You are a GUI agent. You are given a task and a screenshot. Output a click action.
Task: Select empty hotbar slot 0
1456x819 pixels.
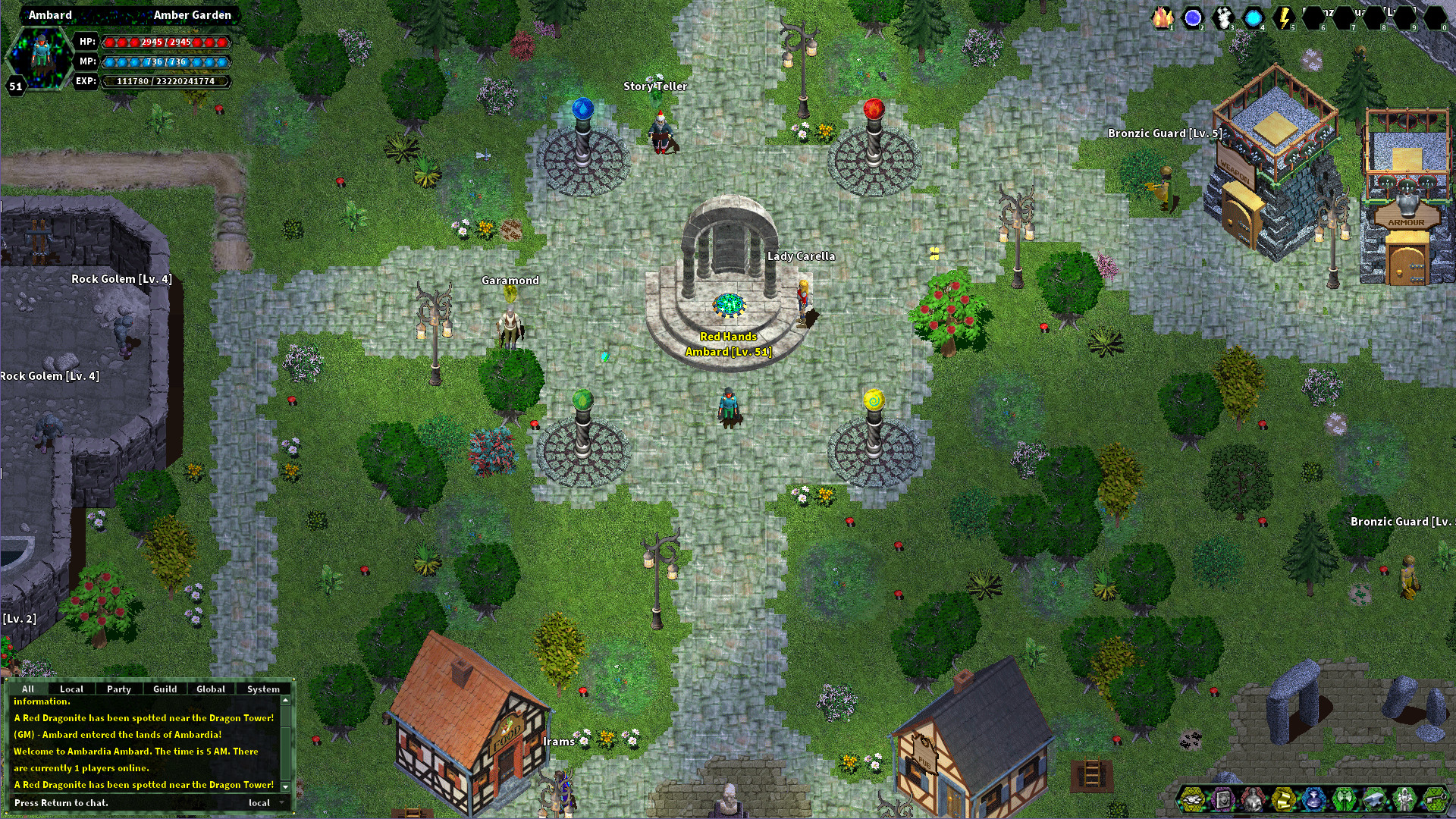click(1437, 17)
